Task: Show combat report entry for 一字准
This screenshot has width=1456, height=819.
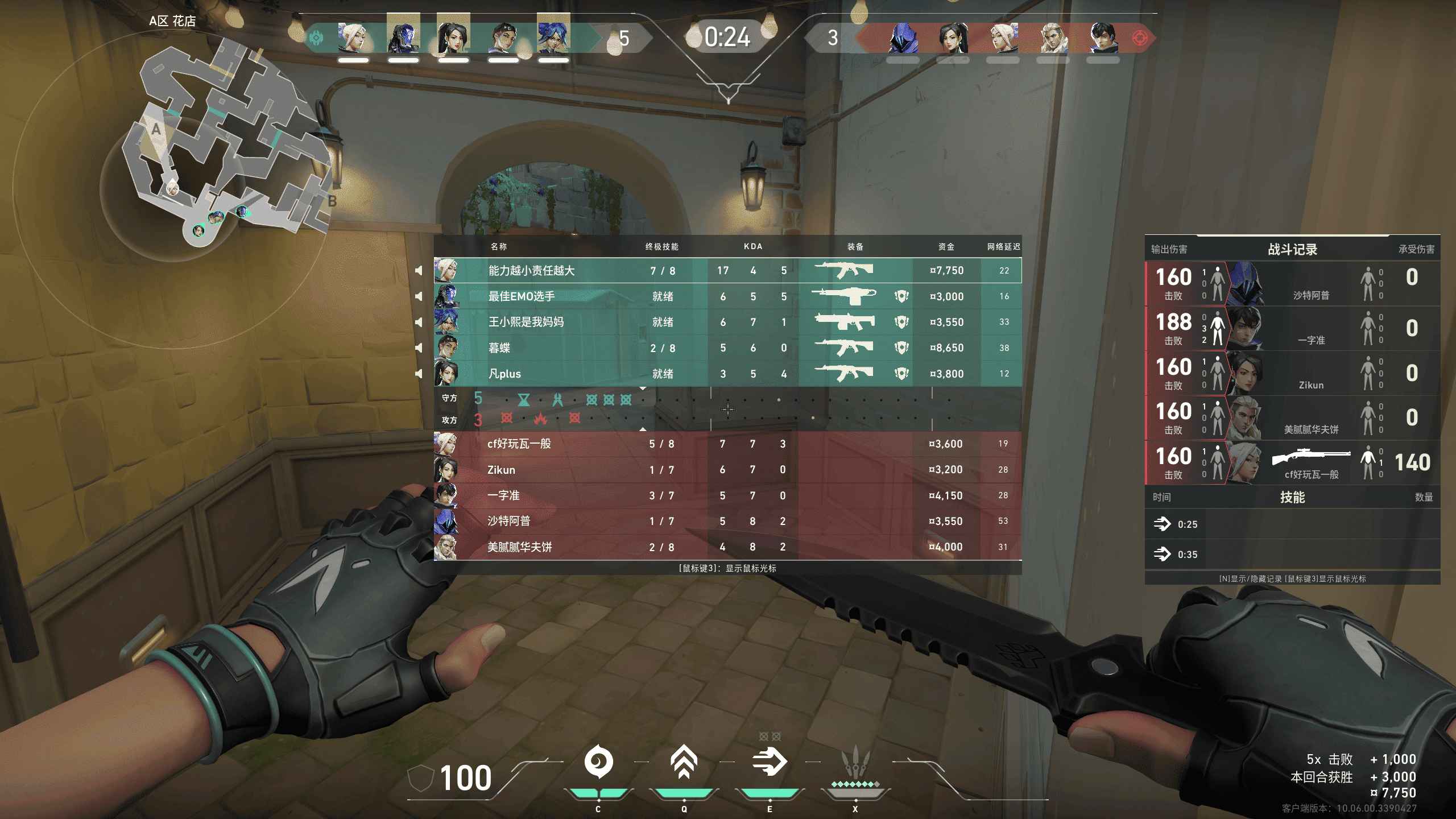Action: pos(1292,328)
